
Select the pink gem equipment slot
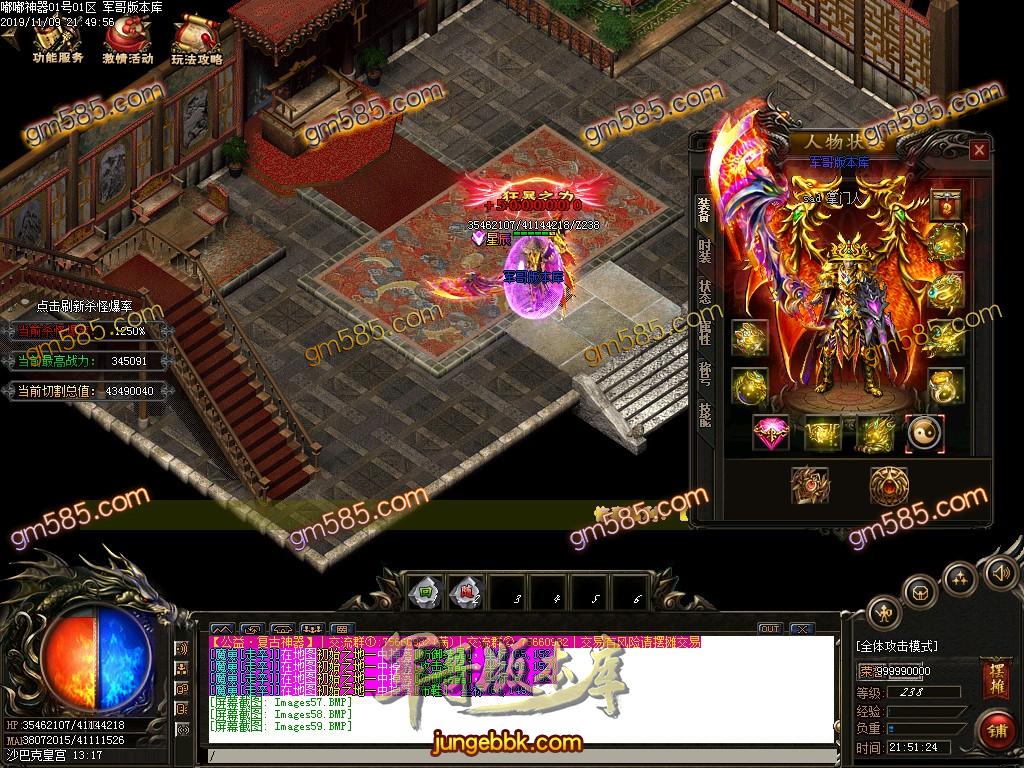pyautogui.click(x=771, y=433)
